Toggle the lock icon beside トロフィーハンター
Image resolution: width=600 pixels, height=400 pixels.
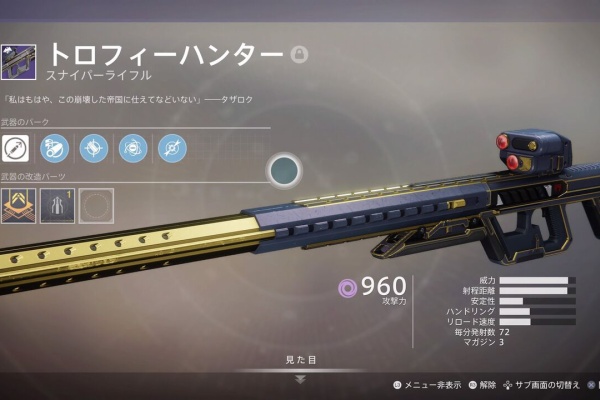click(298, 54)
